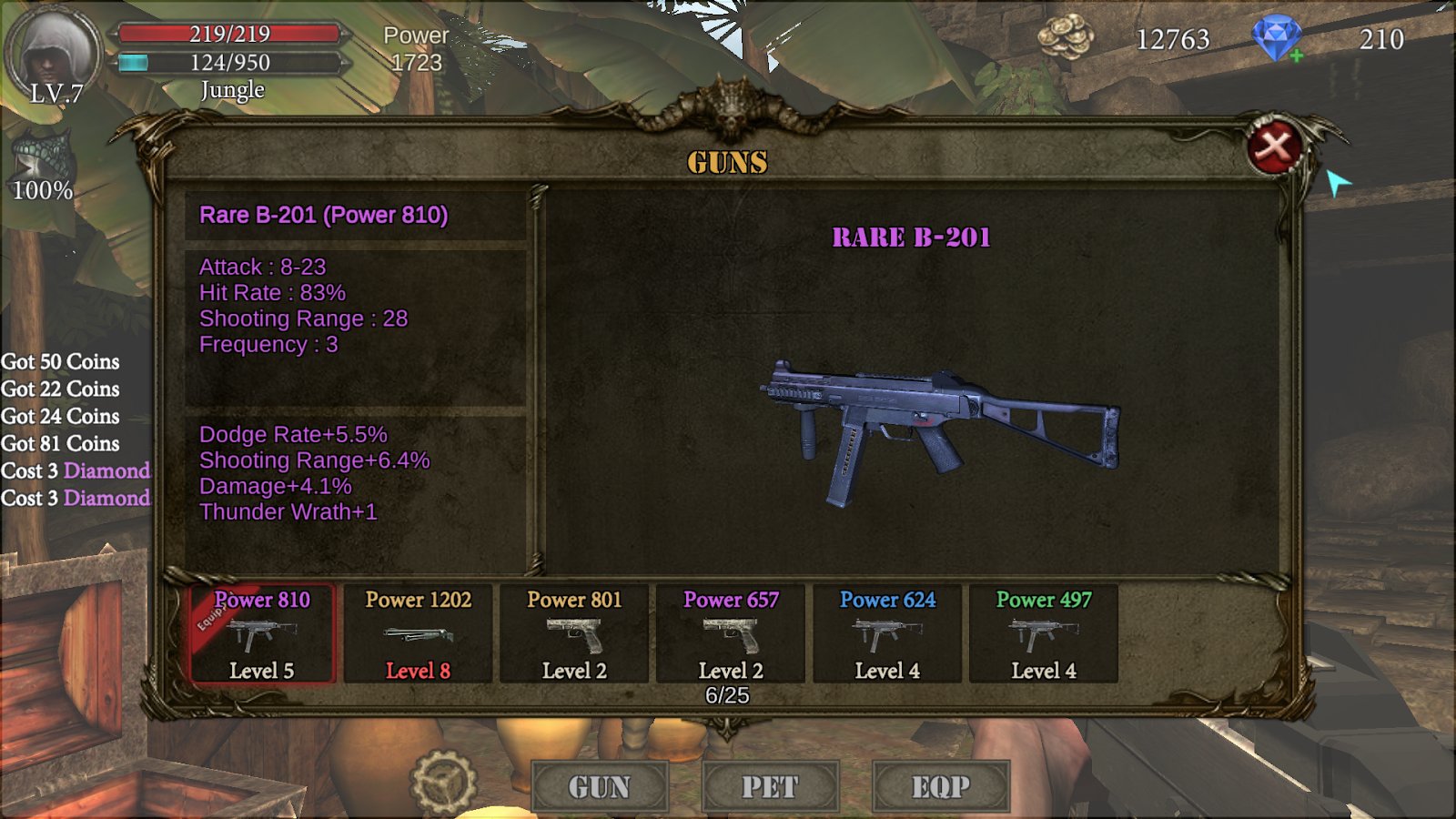Pick the Power 657 pistol slot

[x=731, y=634]
